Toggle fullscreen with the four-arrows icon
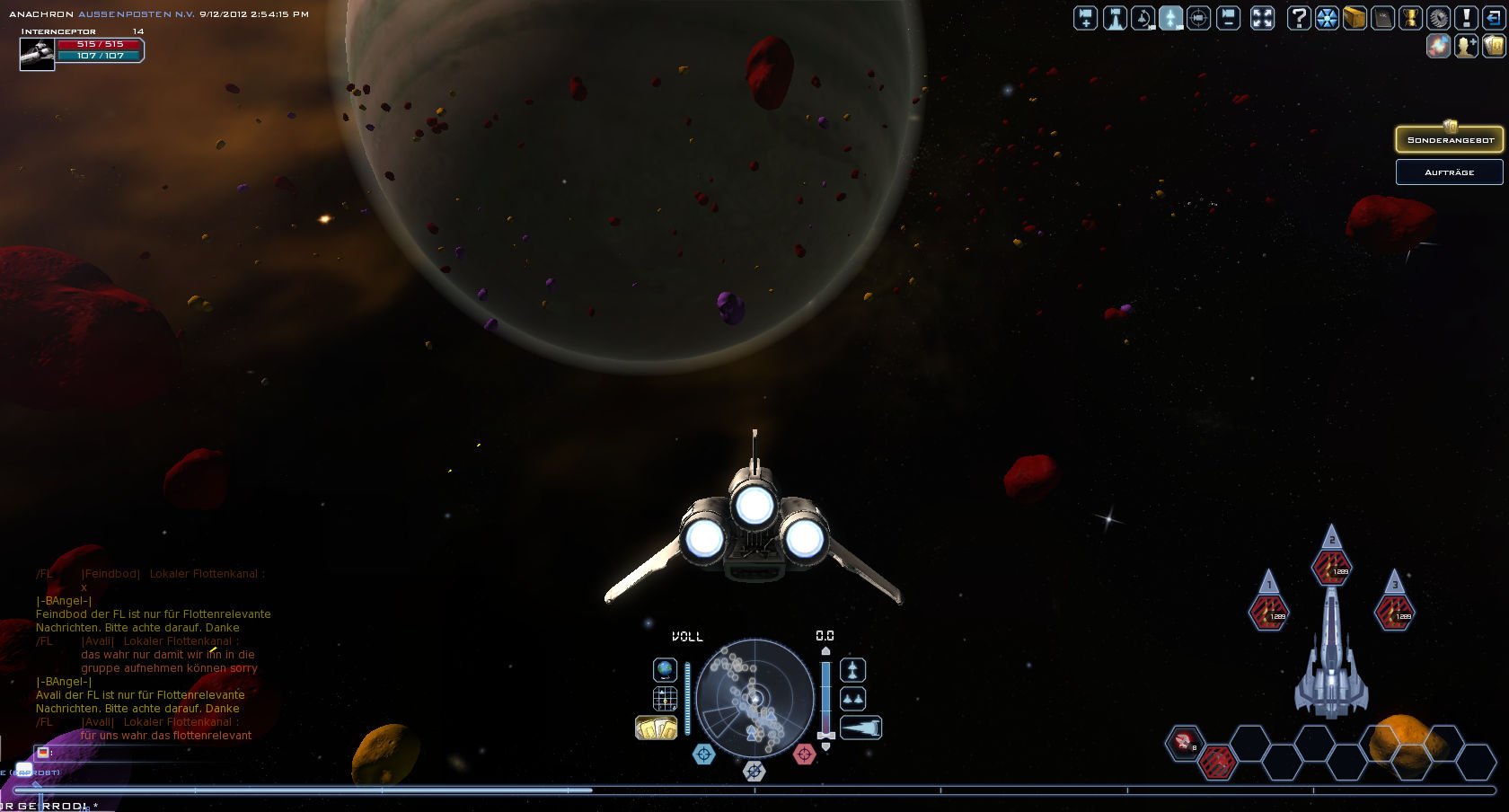 [x=1262, y=18]
